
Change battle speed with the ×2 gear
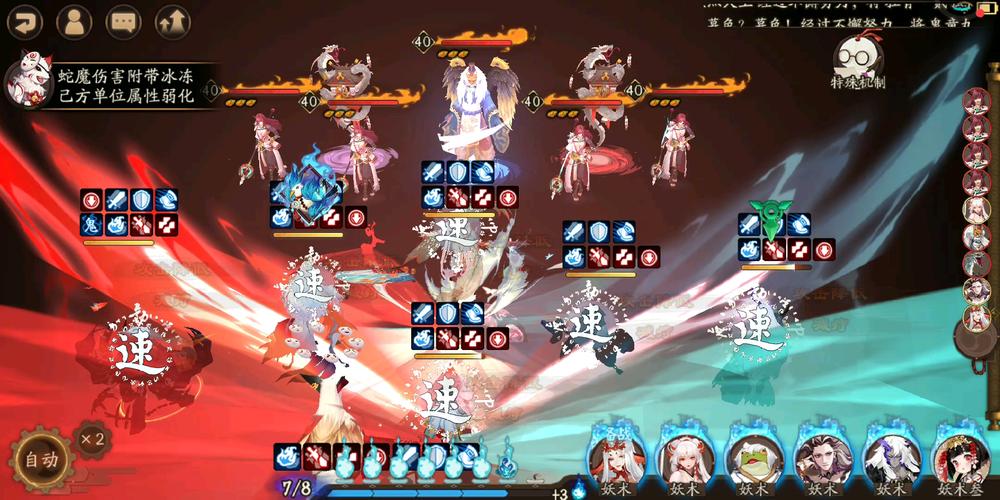tap(93, 439)
